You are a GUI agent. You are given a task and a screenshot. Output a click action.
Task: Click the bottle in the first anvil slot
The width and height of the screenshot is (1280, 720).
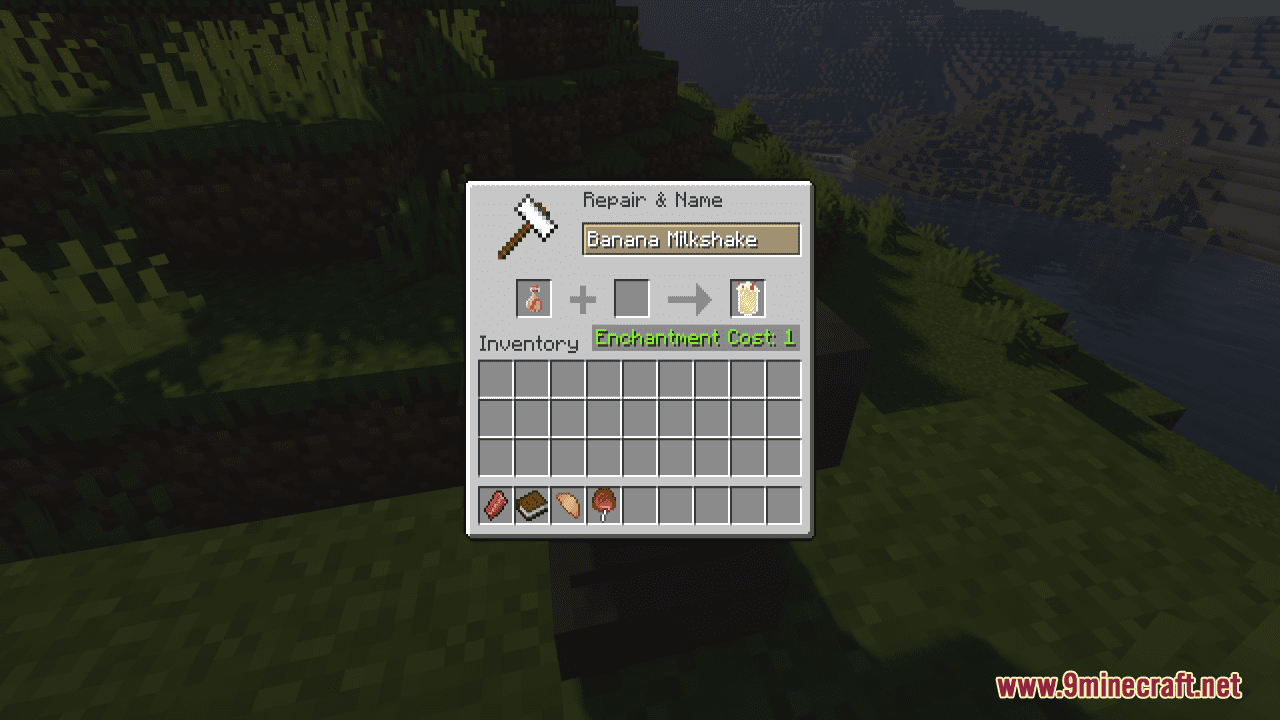click(x=532, y=298)
